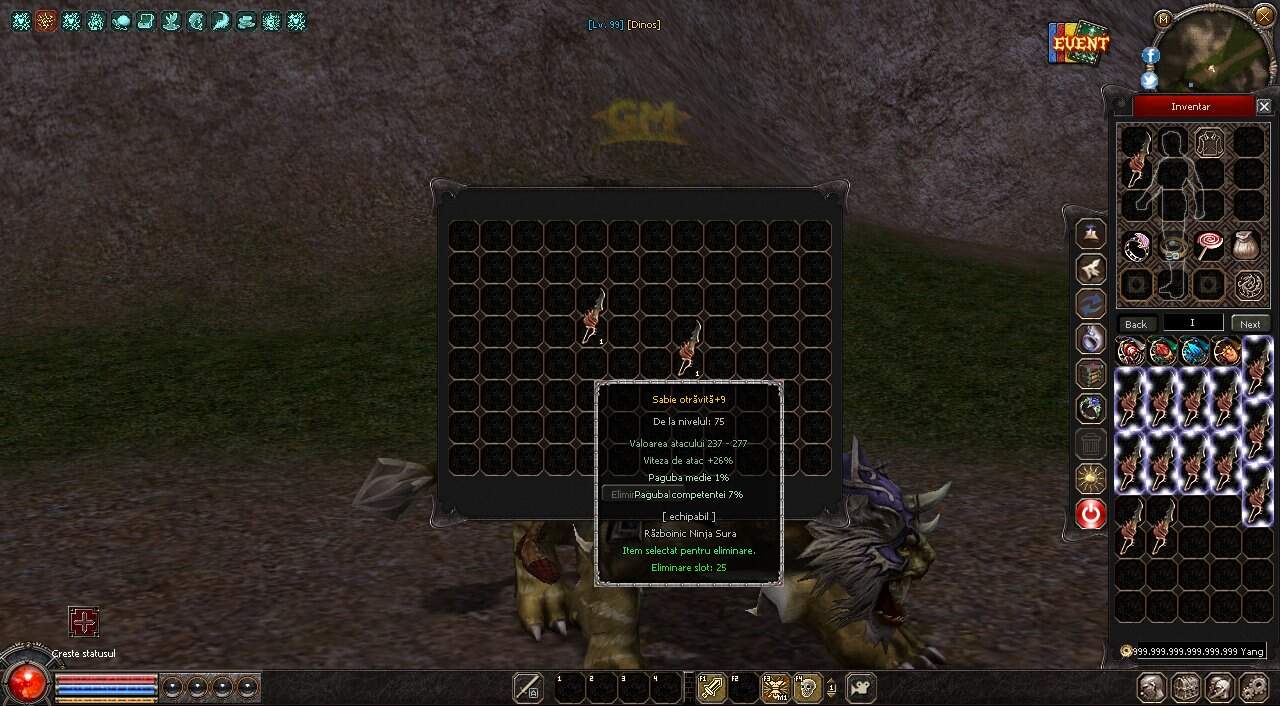Open the Twitter link icon
1280x706 pixels.
point(1150,81)
